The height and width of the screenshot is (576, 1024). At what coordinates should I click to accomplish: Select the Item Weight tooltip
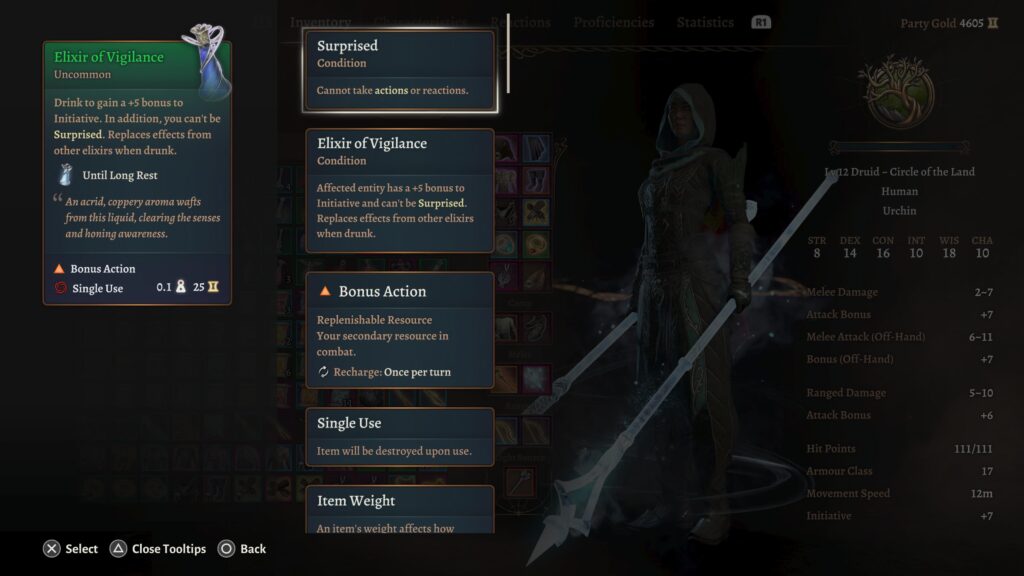click(x=399, y=510)
